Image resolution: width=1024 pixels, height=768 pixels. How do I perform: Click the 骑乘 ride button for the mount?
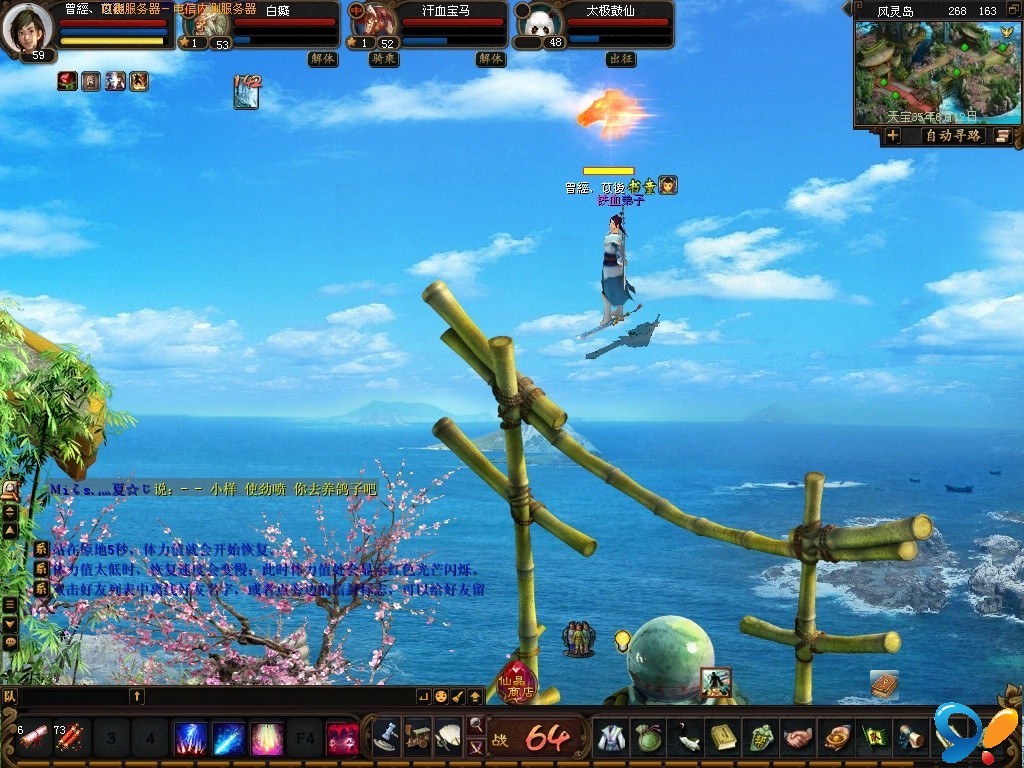384,59
